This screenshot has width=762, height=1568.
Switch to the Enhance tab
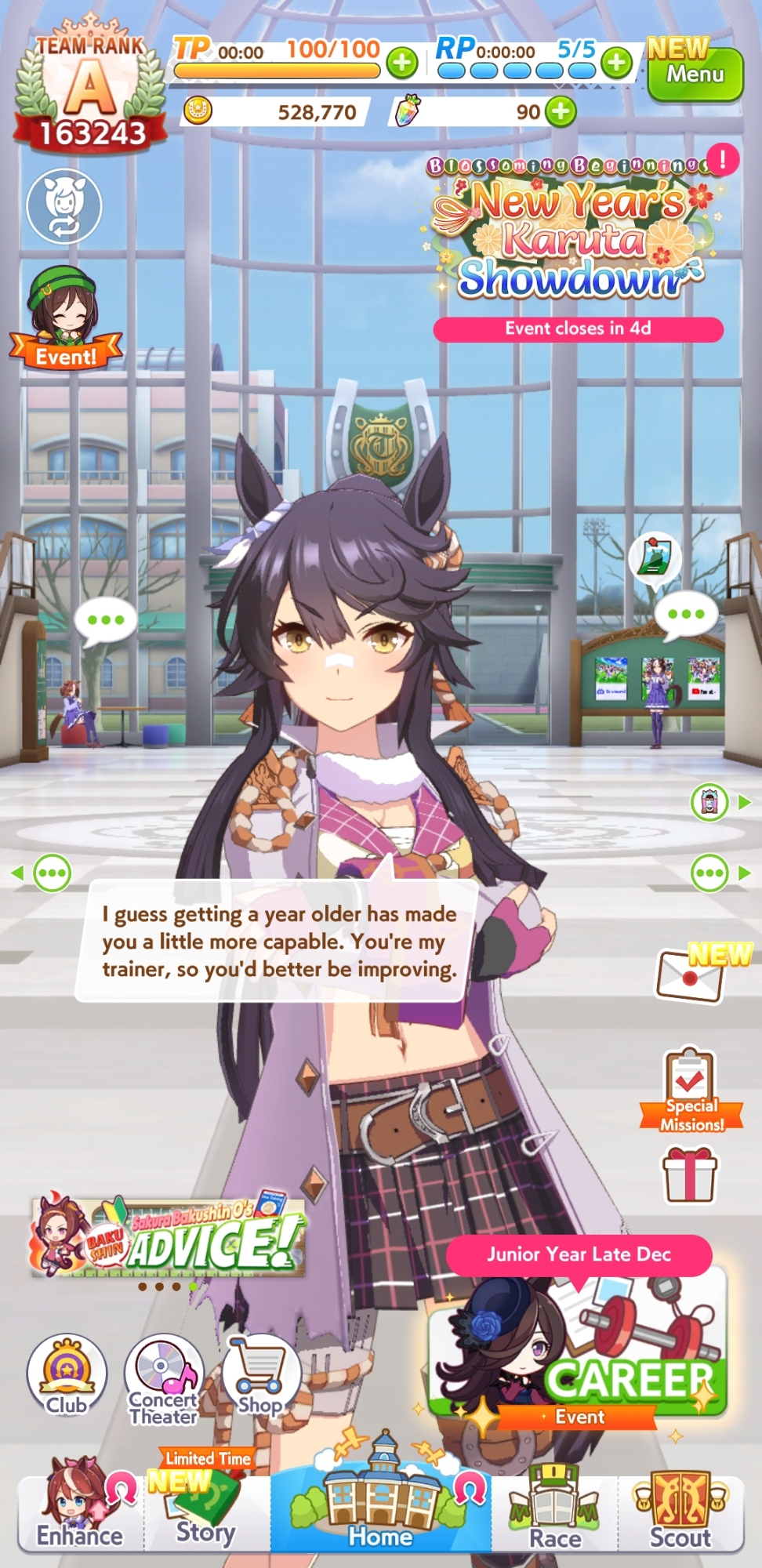[80, 1508]
